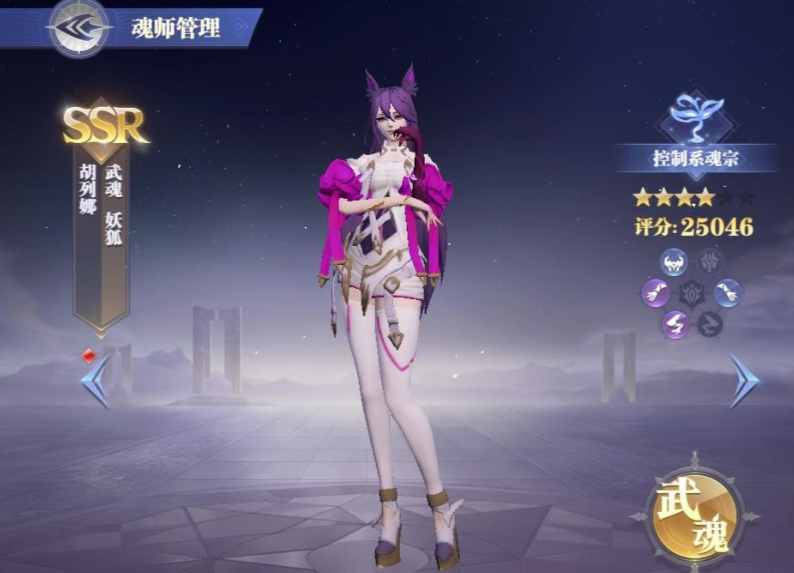Switch to the next soul master
This screenshot has height=573, width=794.
(743, 381)
